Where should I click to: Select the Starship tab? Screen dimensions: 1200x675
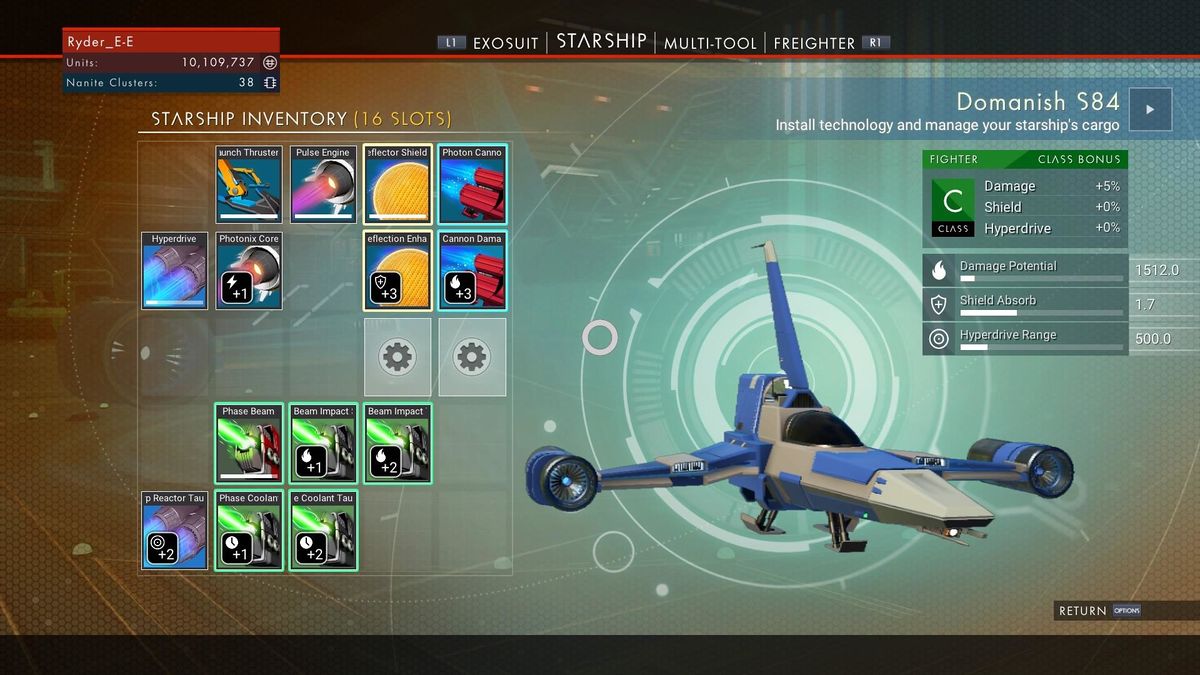(x=601, y=42)
